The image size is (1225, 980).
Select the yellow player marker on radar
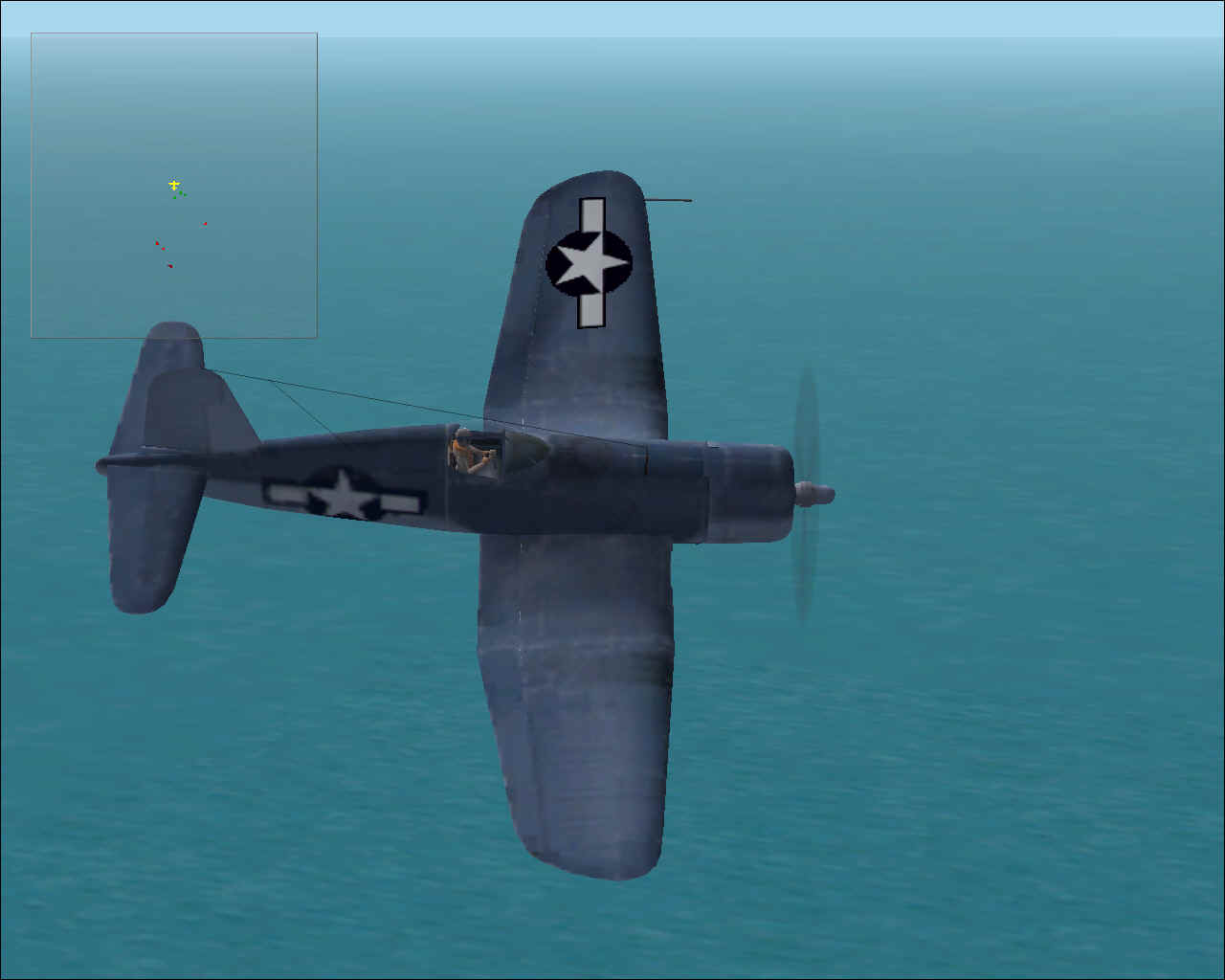174,185
